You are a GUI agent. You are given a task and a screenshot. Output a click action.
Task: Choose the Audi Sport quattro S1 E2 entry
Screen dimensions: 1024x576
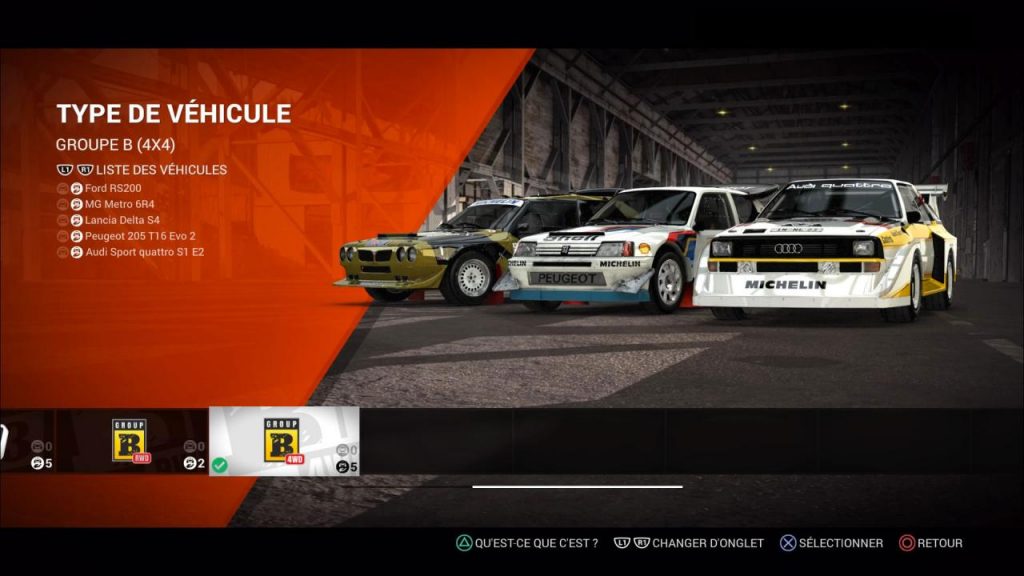click(x=144, y=252)
